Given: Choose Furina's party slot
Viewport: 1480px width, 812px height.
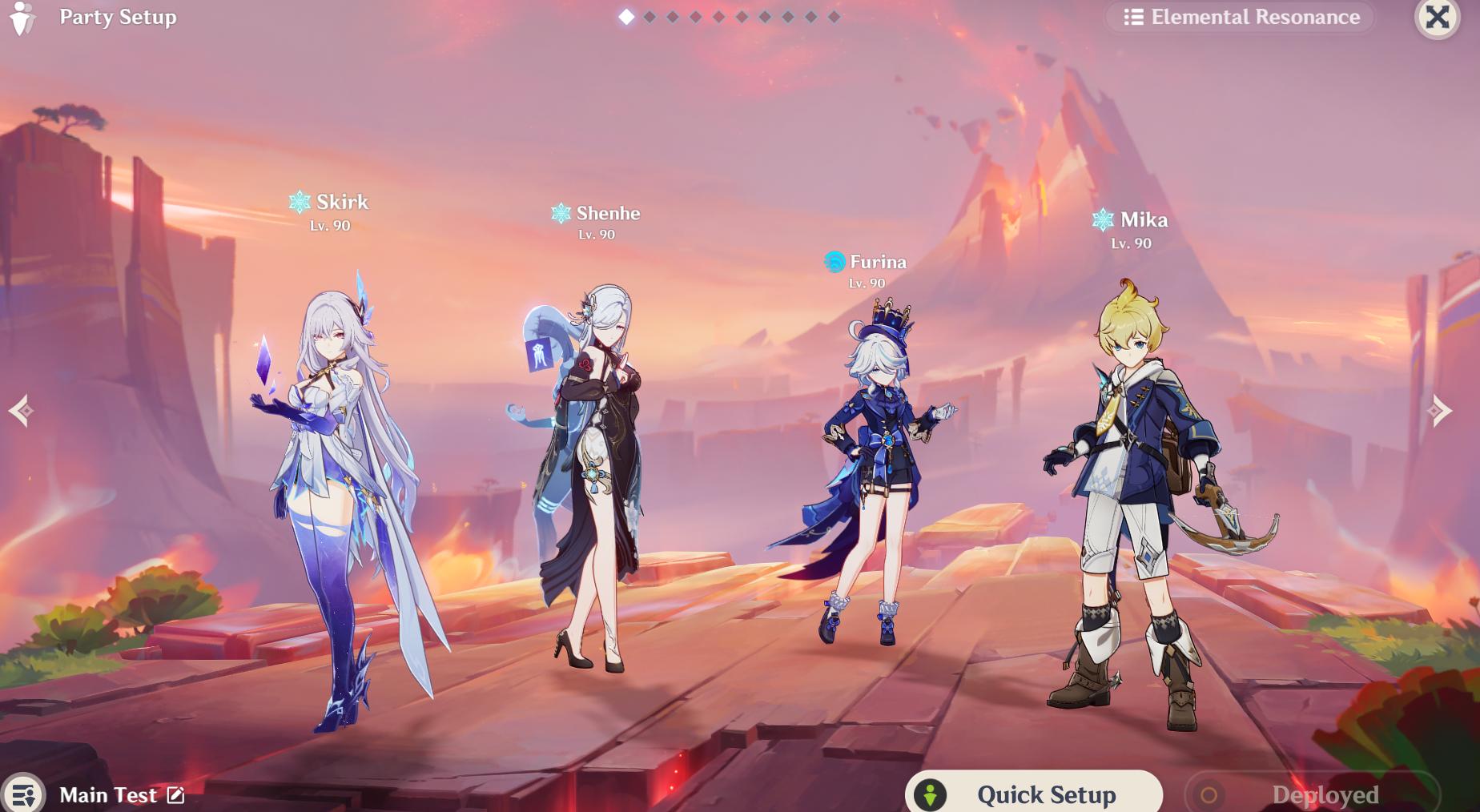Looking at the screenshot, I should 873,472.
